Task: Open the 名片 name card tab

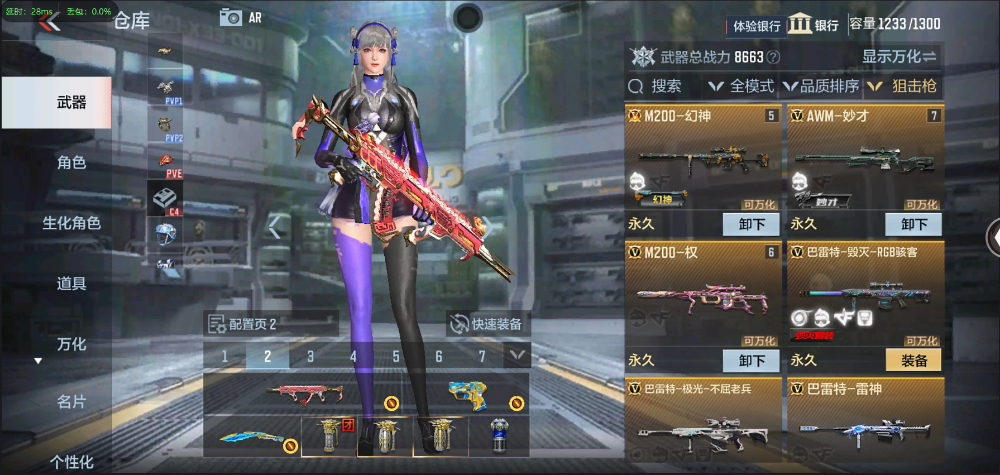Action: (71, 401)
